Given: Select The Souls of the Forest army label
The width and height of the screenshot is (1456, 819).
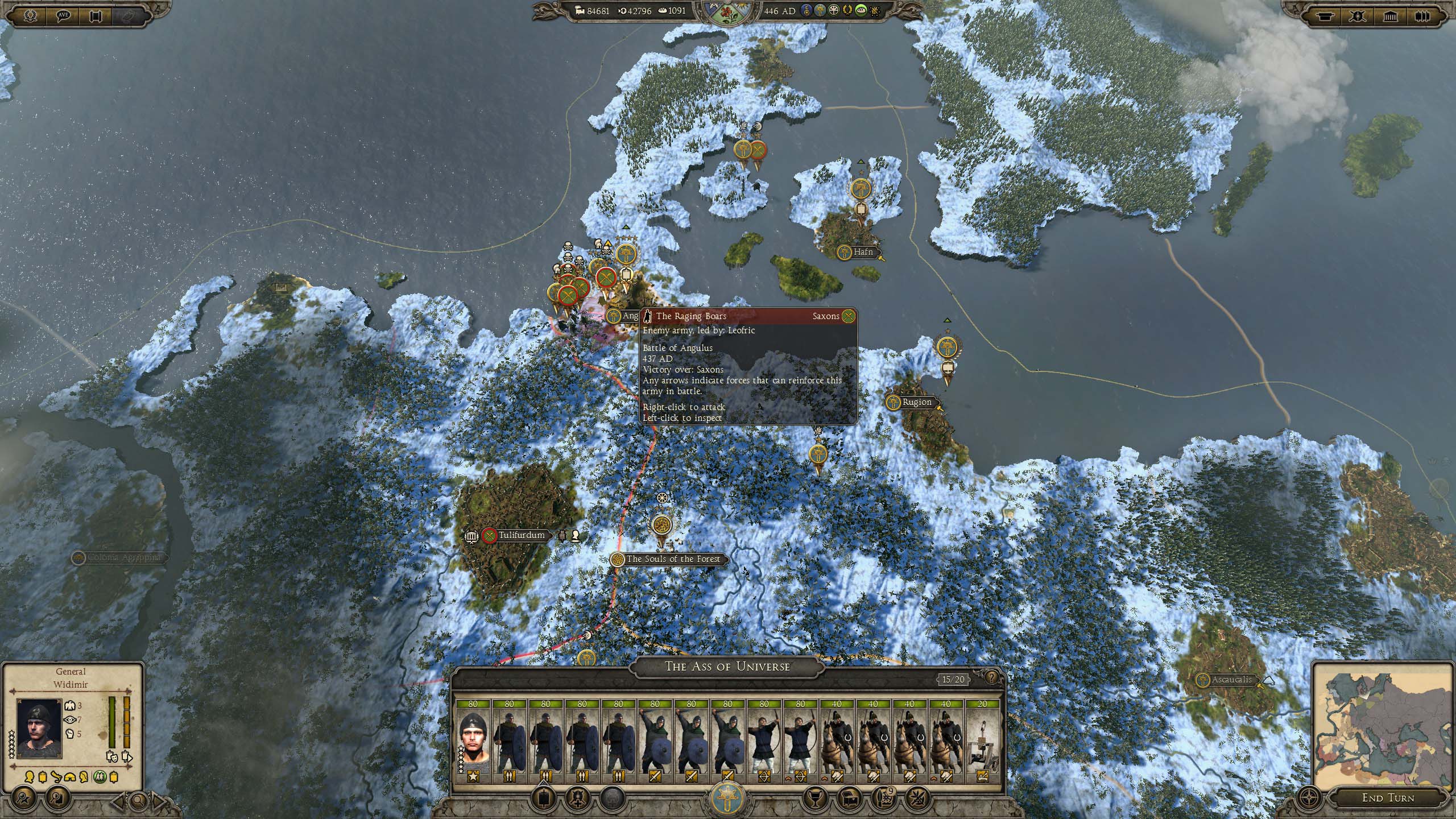Looking at the screenshot, I should tap(672, 559).
